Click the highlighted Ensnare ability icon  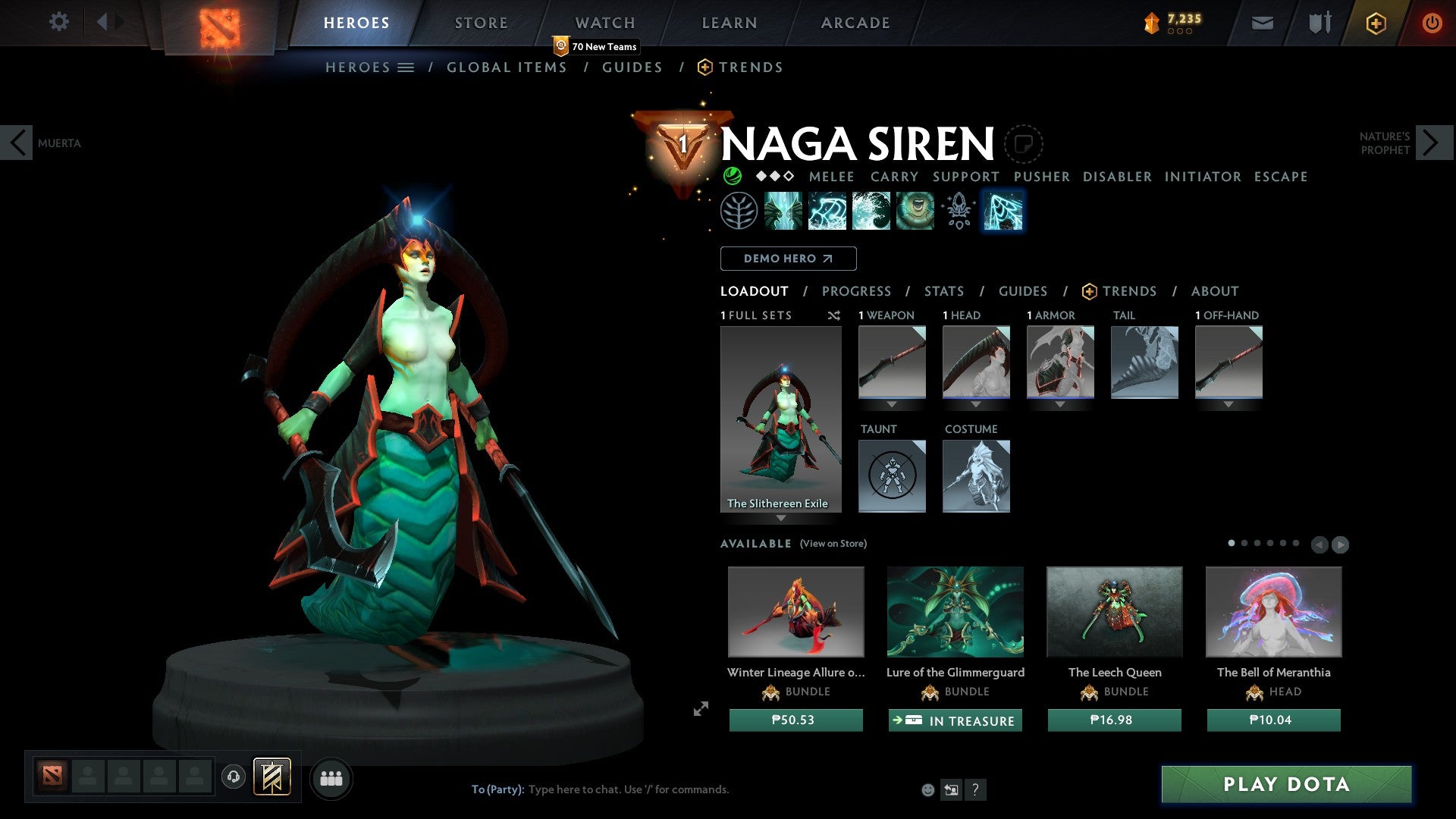pyautogui.click(x=1003, y=212)
